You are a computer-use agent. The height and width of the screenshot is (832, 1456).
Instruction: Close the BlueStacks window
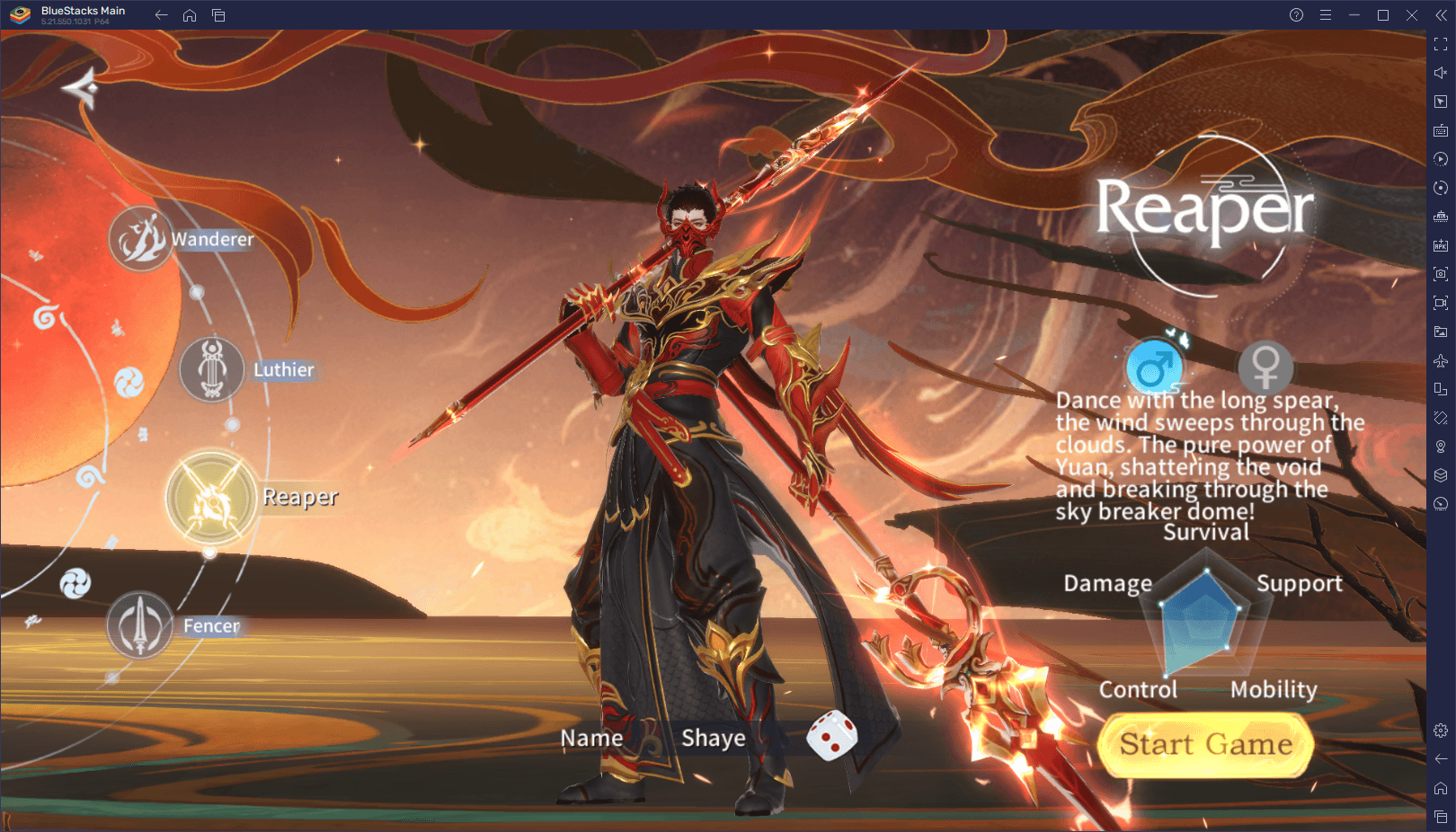[1412, 15]
